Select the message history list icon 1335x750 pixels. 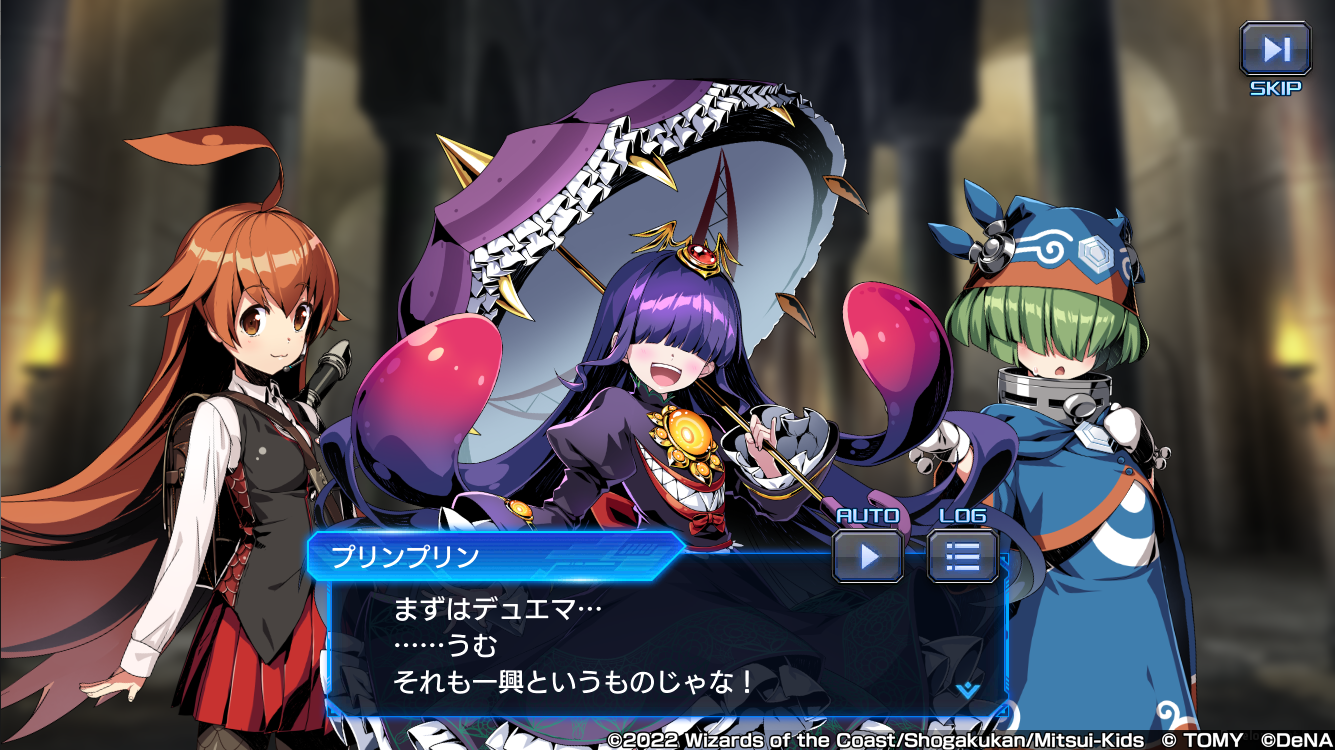pos(963,557)
